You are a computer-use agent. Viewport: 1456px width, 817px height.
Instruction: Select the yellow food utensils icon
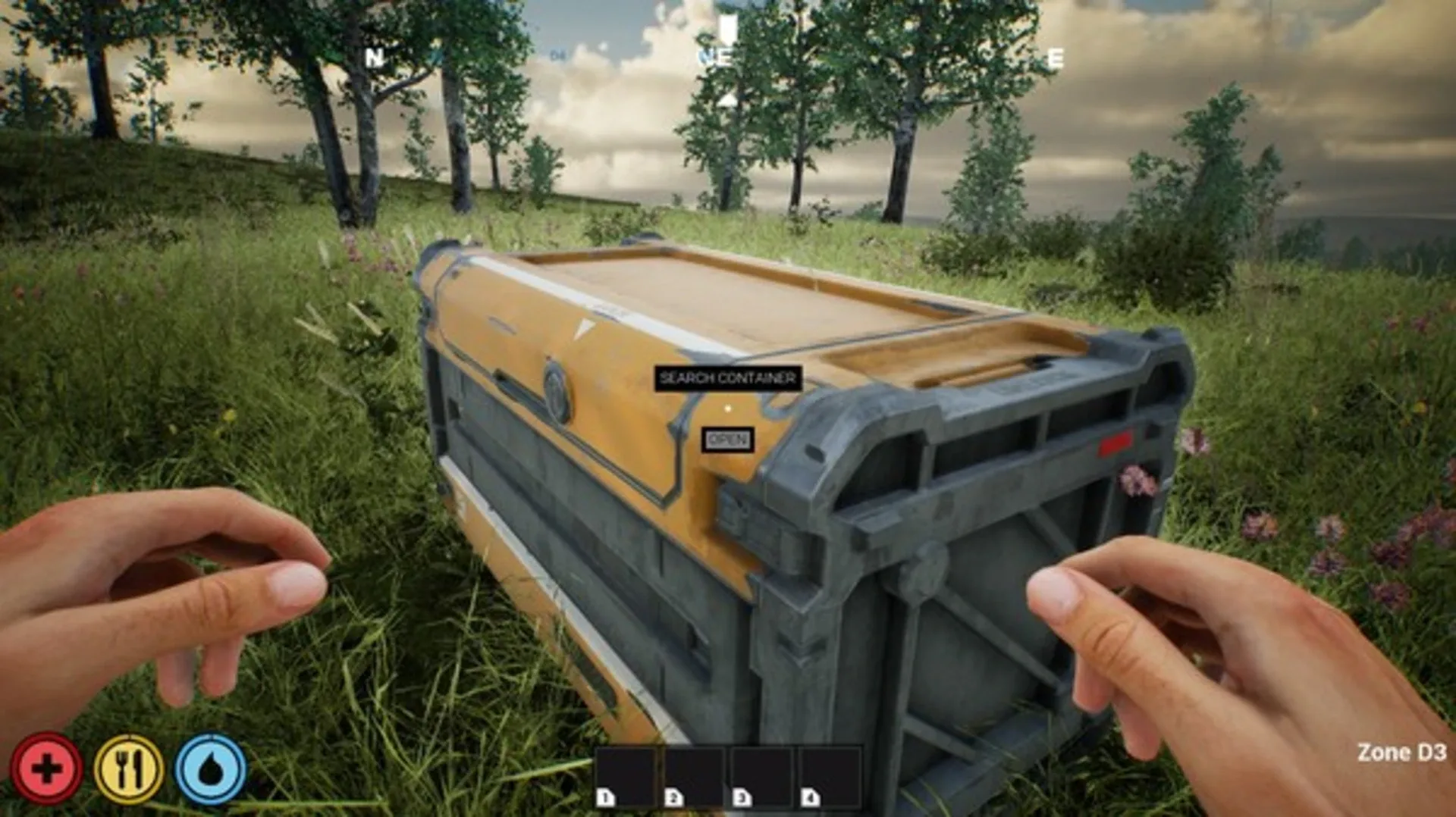129,767
